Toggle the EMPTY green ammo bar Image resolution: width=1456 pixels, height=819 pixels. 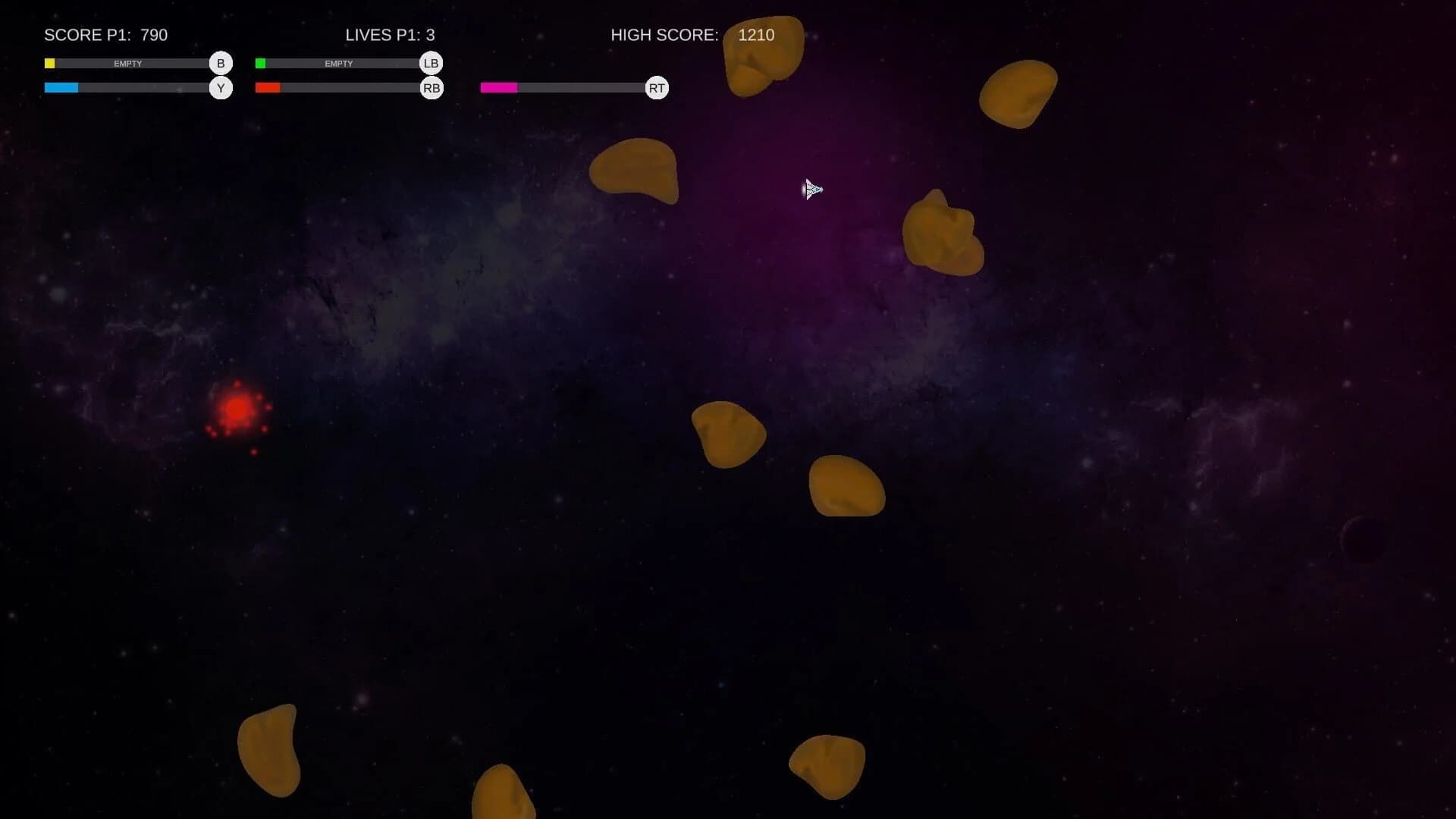(x=339, y=63)
